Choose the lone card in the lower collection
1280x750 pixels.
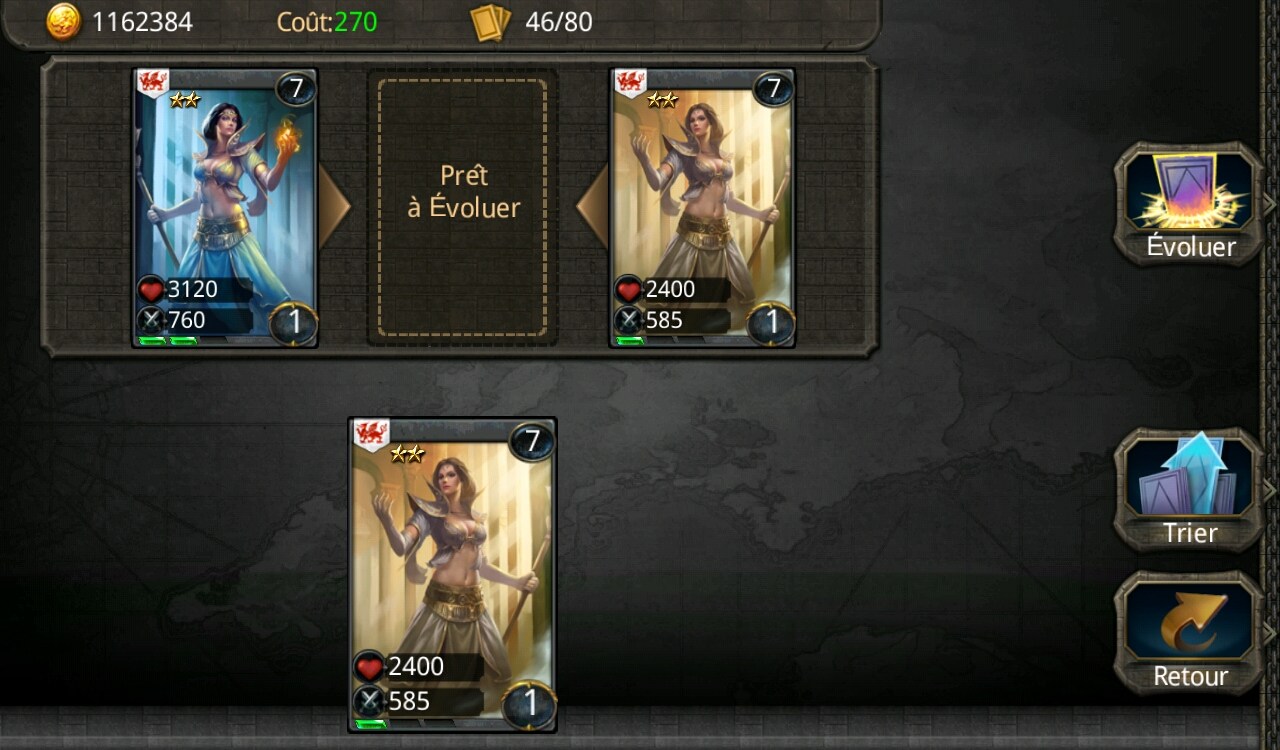[x=452, y=575]
